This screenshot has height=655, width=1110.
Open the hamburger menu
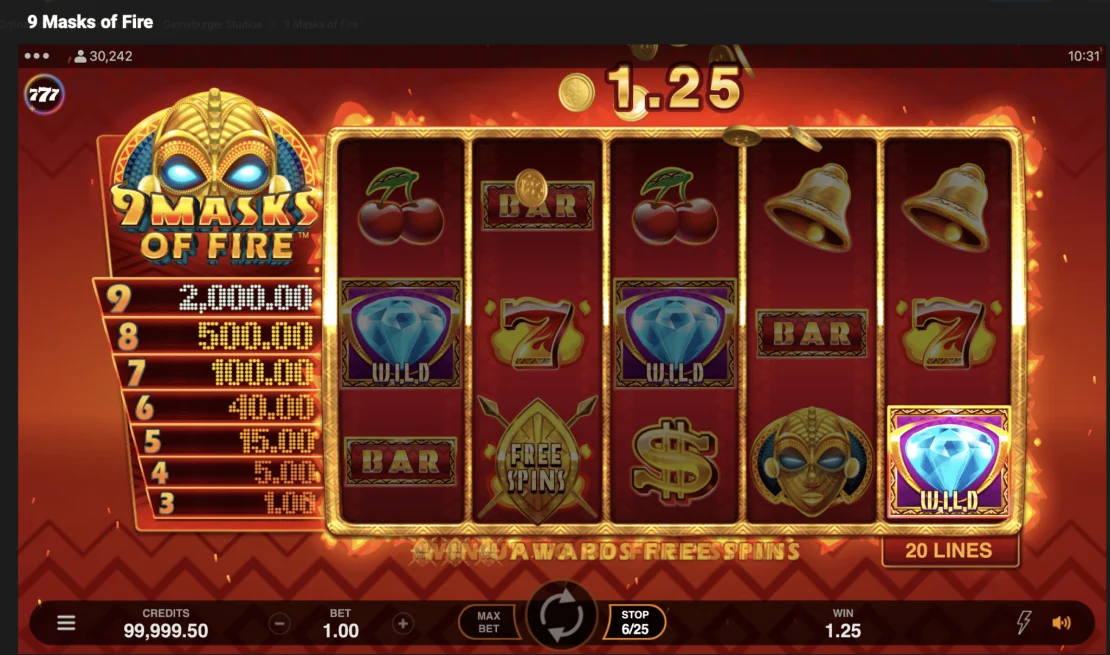66,623
